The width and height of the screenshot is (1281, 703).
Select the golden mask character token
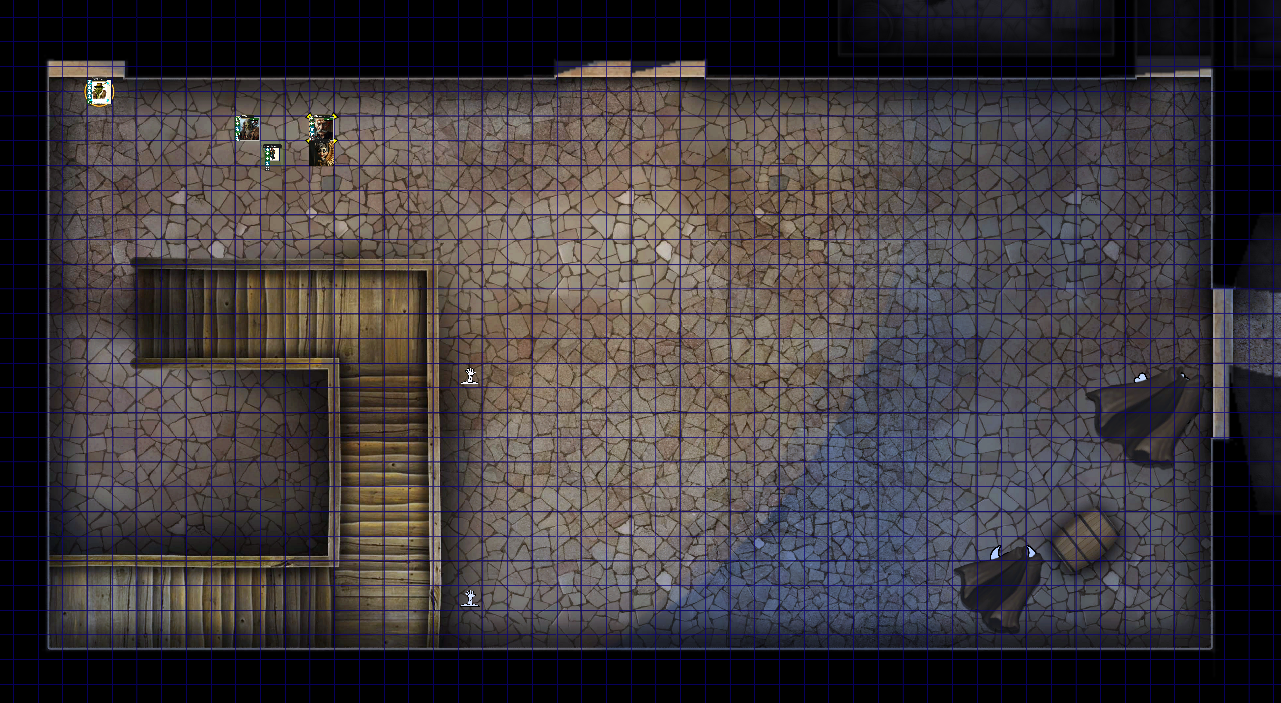(x=322, y=153)
